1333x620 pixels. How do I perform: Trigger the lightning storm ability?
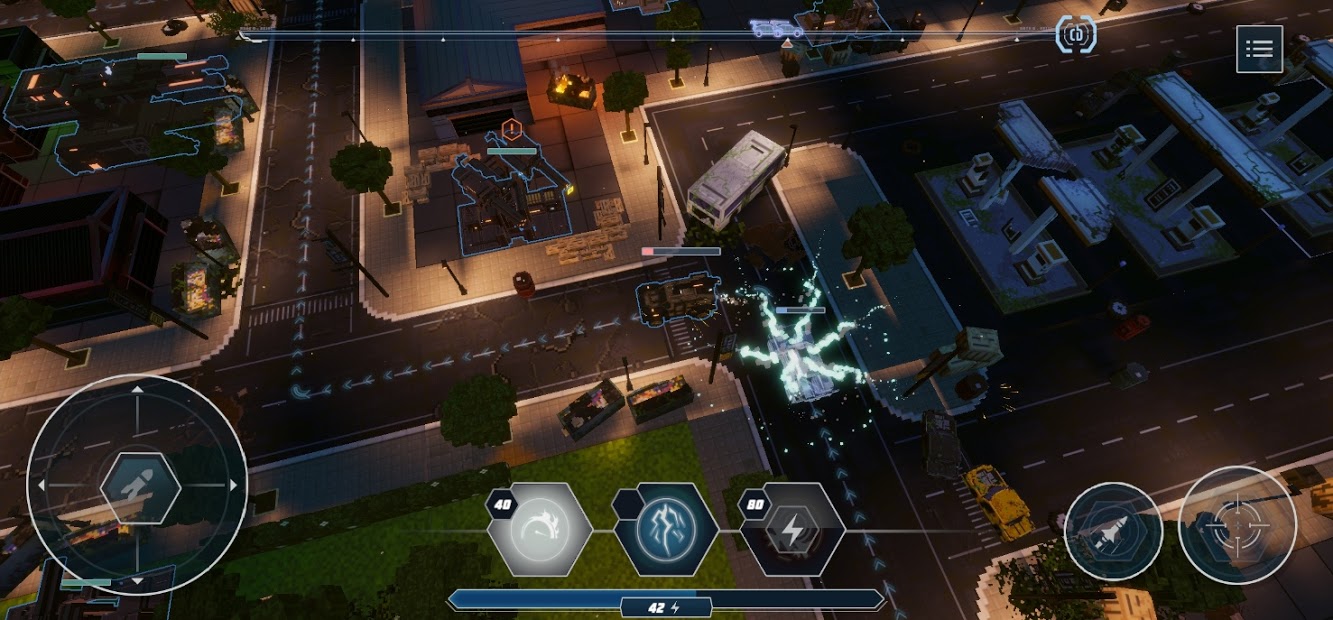pyautogui.click(x=665, y=529)
